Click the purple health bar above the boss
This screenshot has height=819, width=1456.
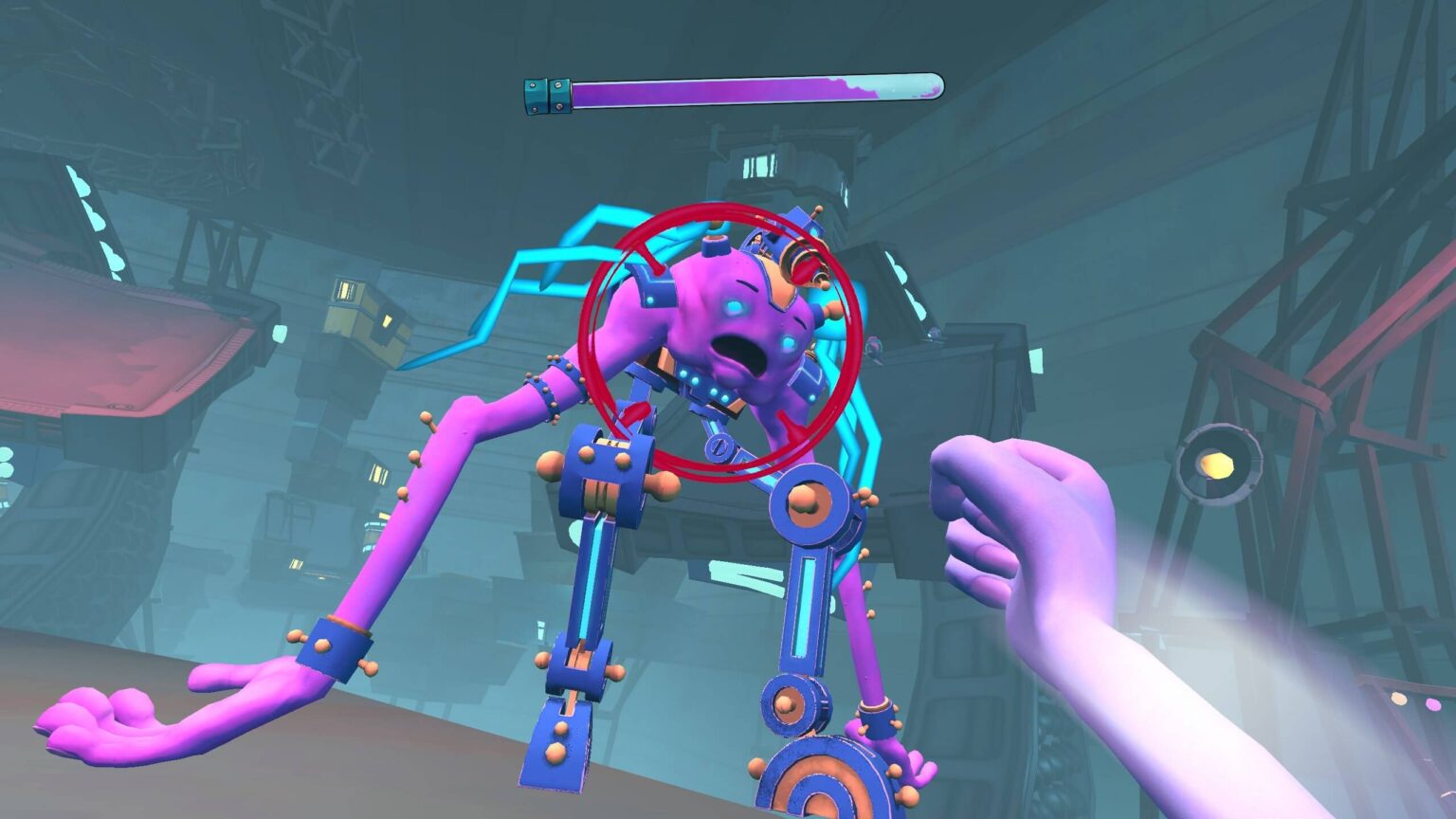[730, 90]
